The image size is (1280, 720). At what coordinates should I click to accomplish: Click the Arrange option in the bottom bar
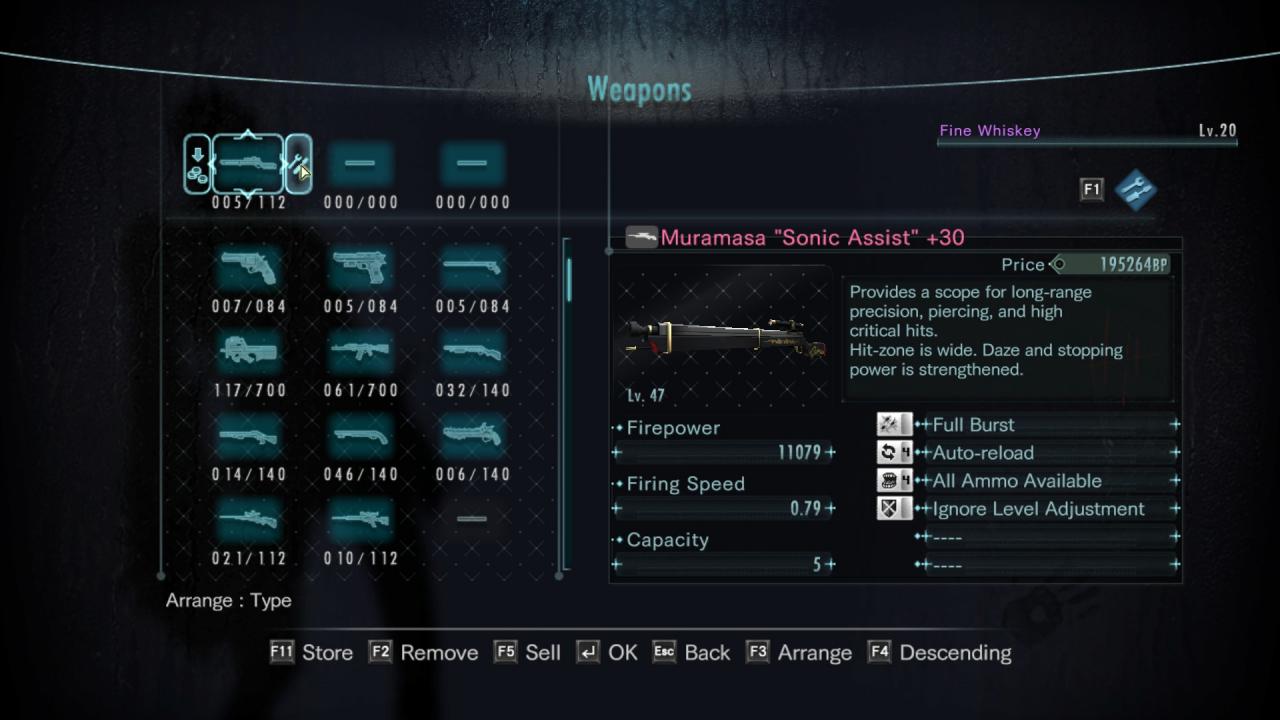(814, 653)
